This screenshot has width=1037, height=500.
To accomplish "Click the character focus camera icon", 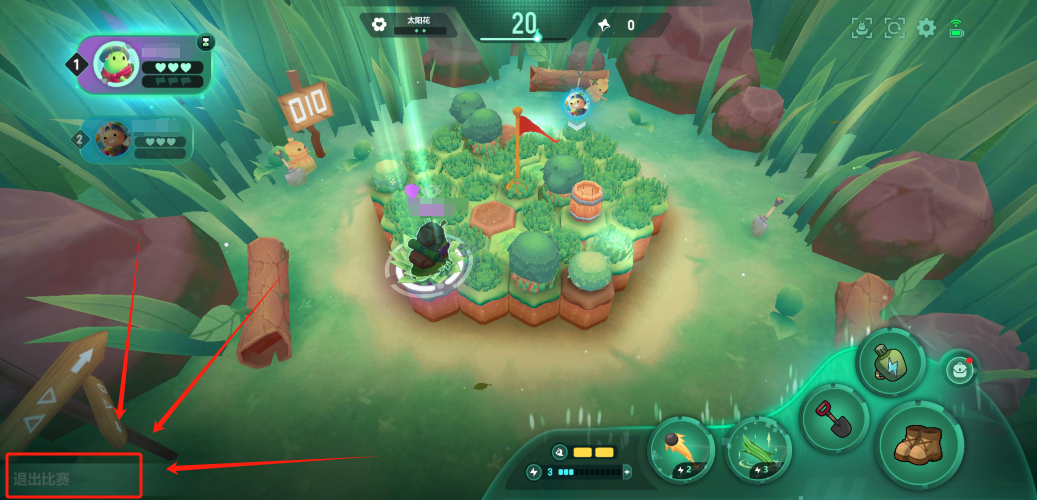I will tap(862, 28).
